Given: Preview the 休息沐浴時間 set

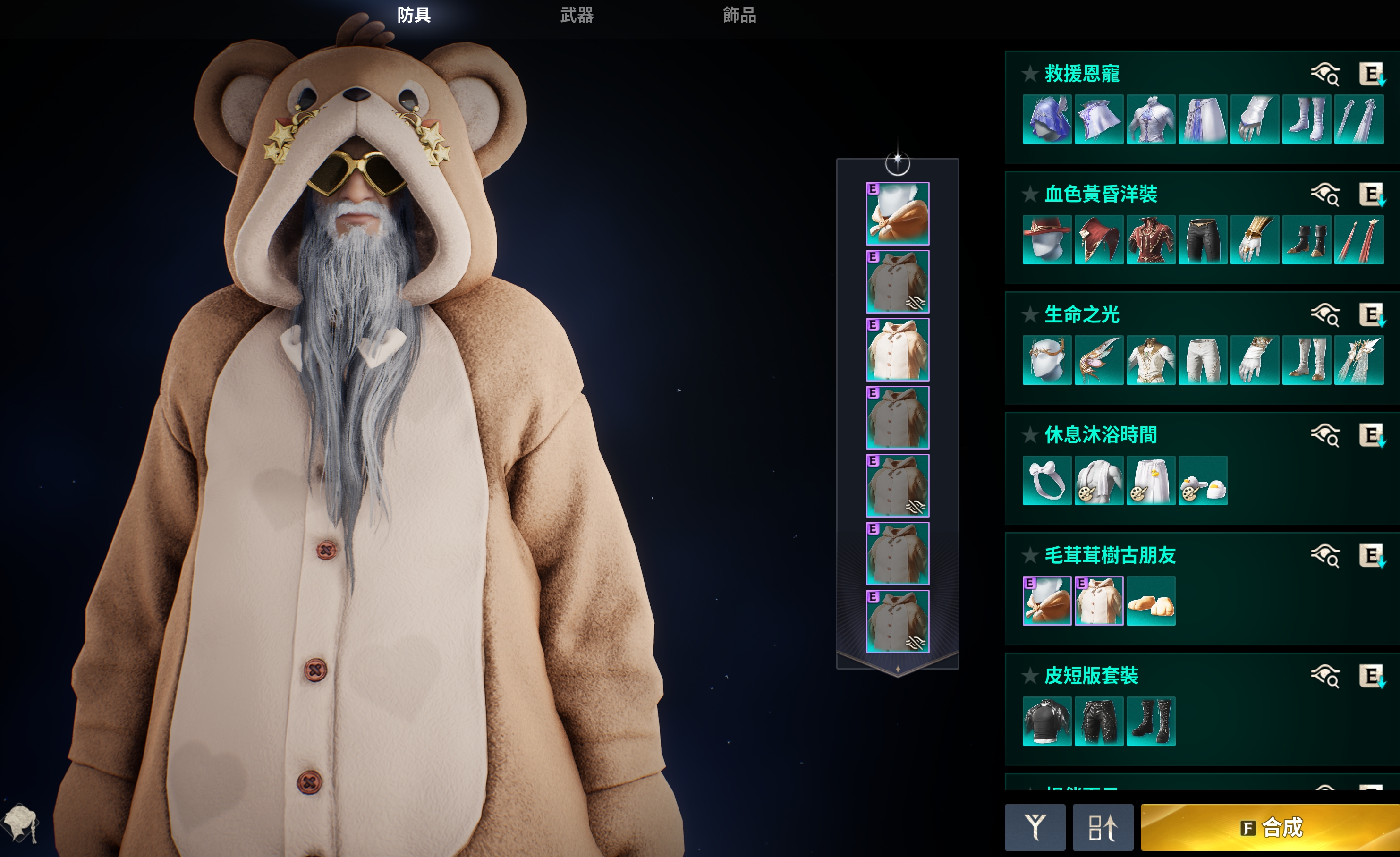Looking at the screenshot, I should [1325, 436].
